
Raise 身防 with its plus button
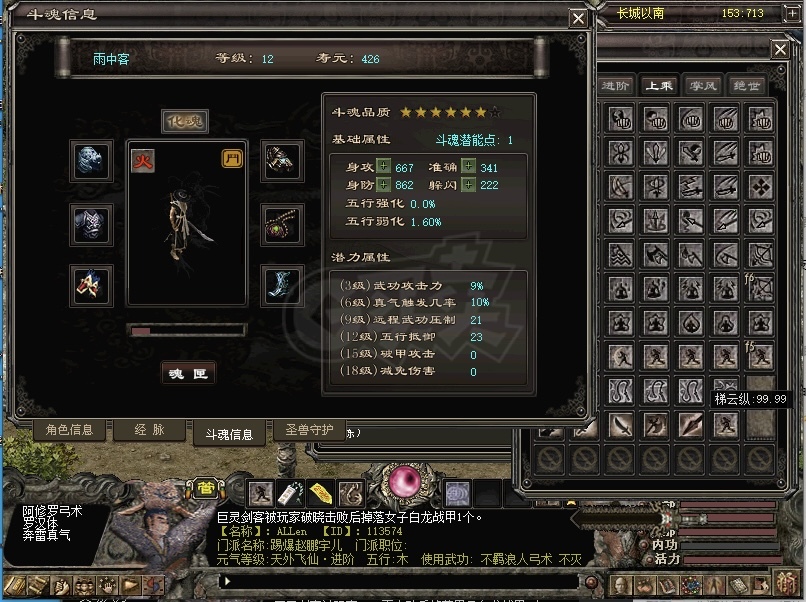(x=384, y=185)
